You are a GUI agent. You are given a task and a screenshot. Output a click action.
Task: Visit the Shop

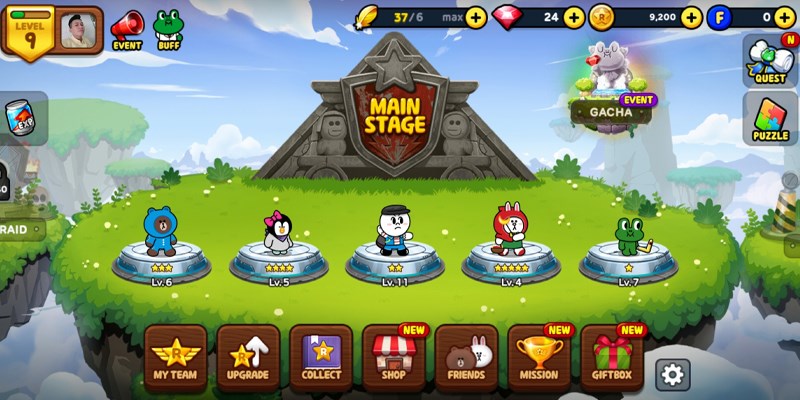[x=394, y=358]
